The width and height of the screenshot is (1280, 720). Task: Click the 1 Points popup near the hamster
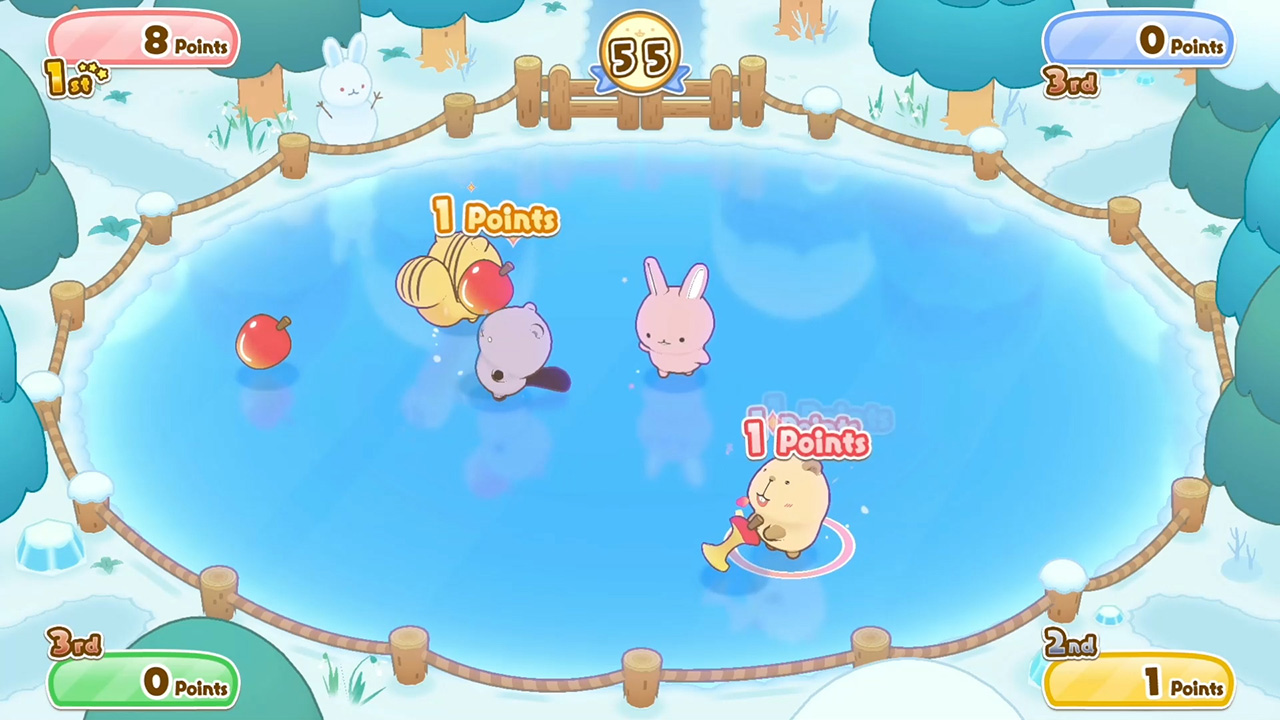coord(806,441)
